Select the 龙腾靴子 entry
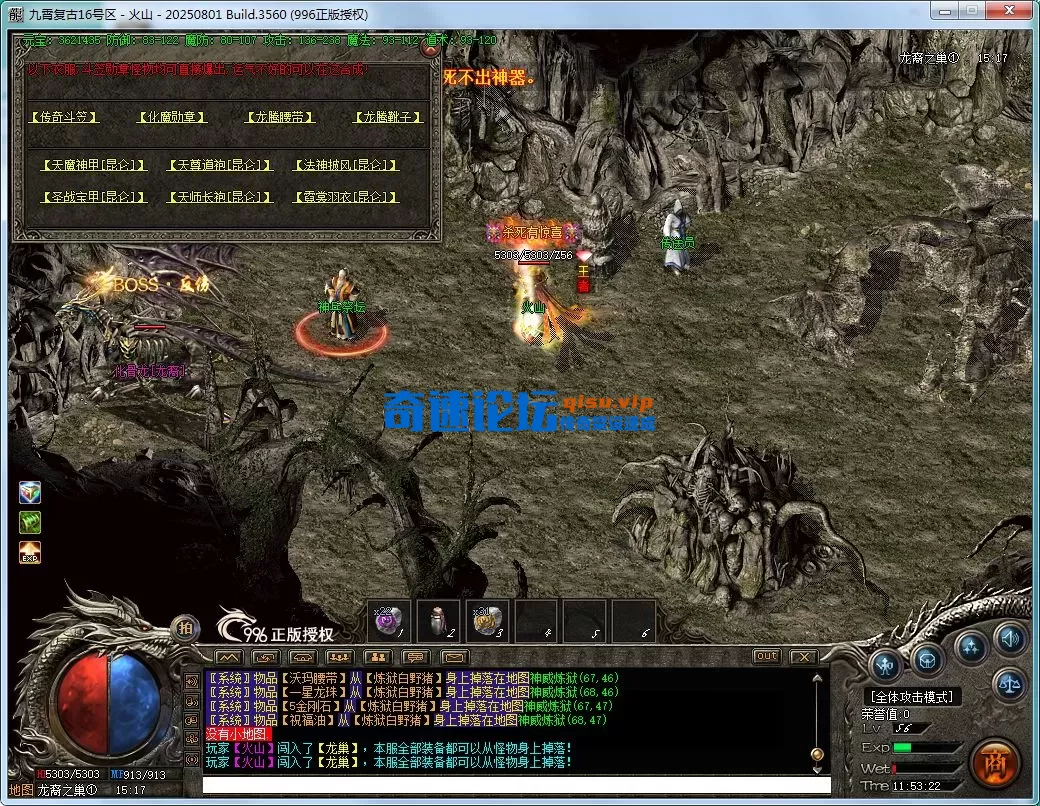 coord(388,117)
